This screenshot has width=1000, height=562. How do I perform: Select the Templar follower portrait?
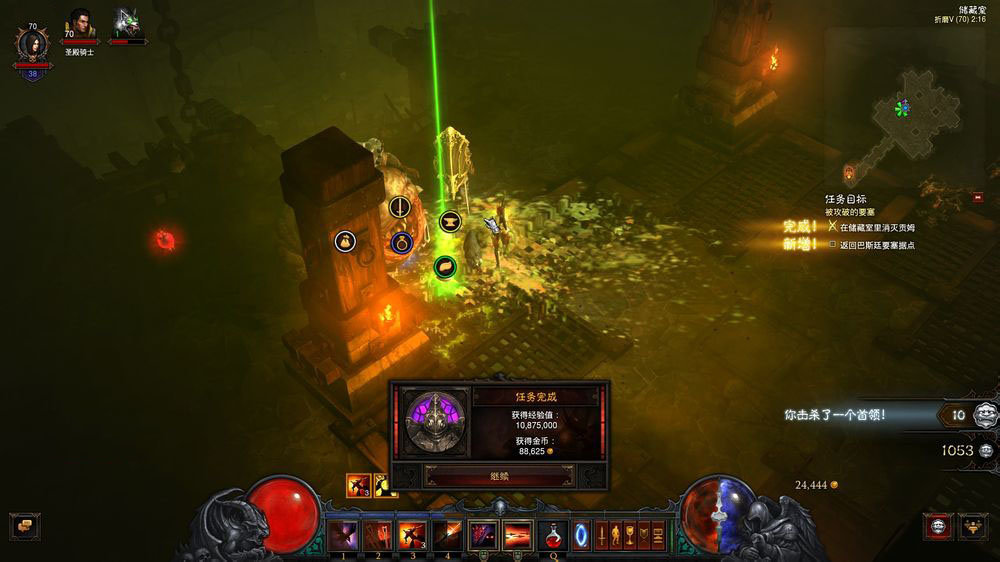click(x=80, y=27)
